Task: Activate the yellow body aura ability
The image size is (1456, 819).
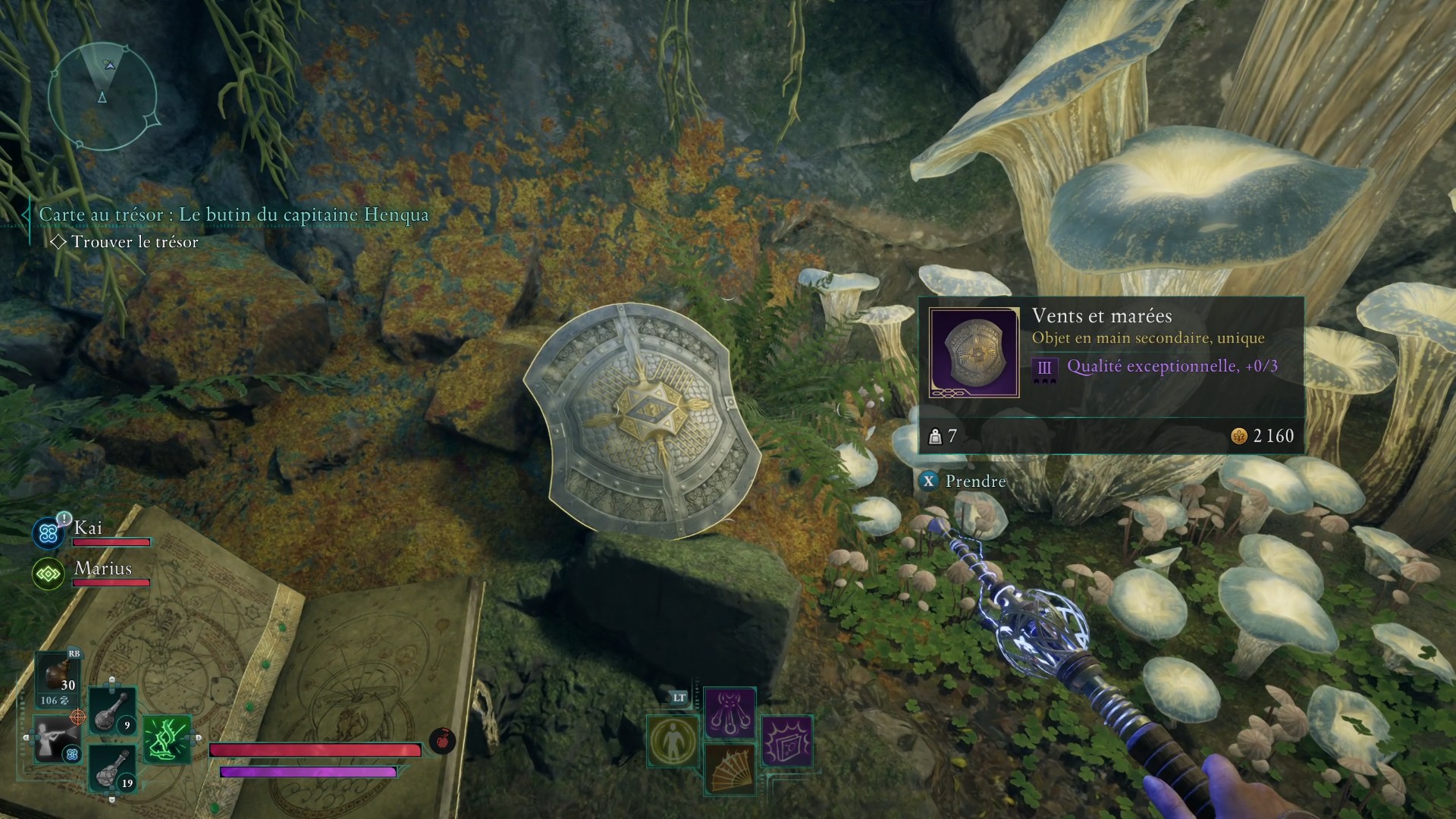Action: (673, 741)
